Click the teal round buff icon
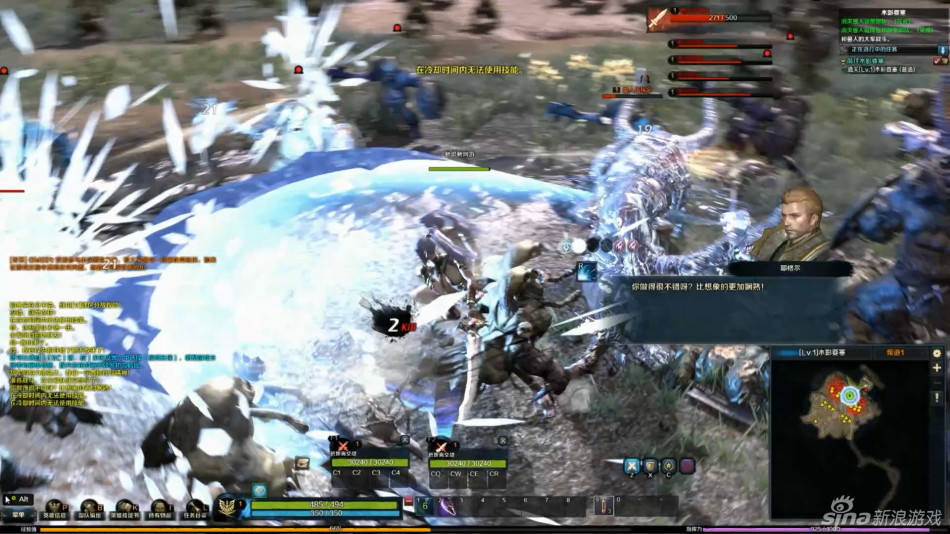This screenshot has height=534, width=950. [x=259, y=490]
